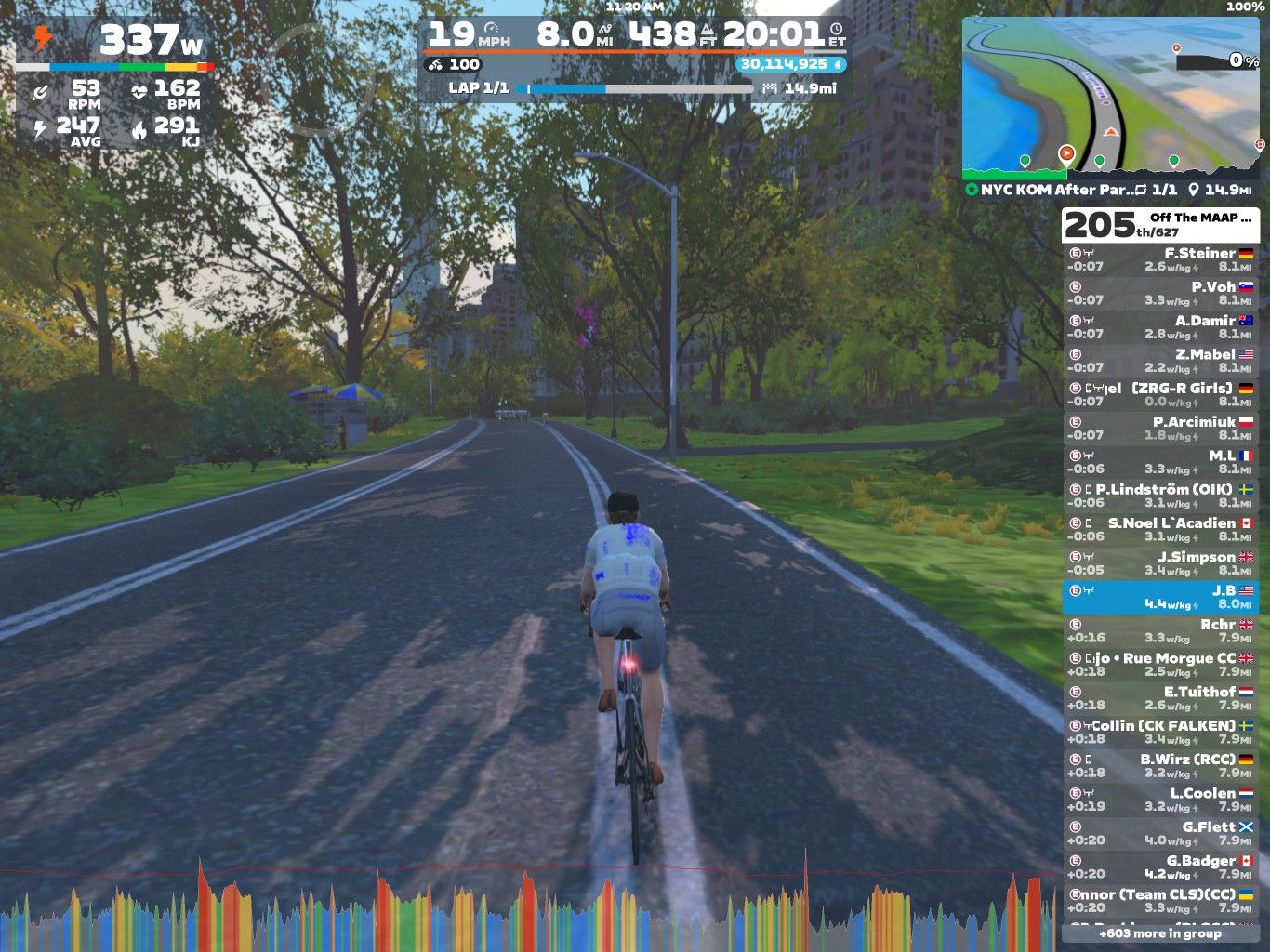Image resolution: width=1270 pixels, height=952 pixels.
Task: Click the location pin beside 14.9MI
Action: coord(1195,190)
